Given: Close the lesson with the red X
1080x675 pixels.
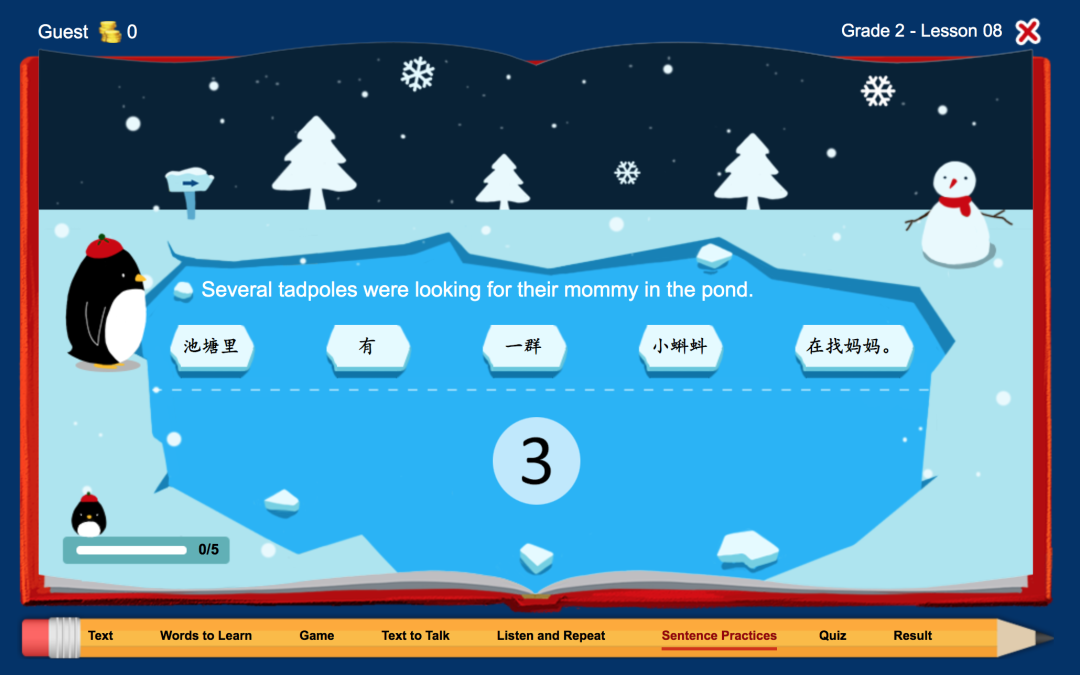Looking at the screenshot, I should (1027, 32).
